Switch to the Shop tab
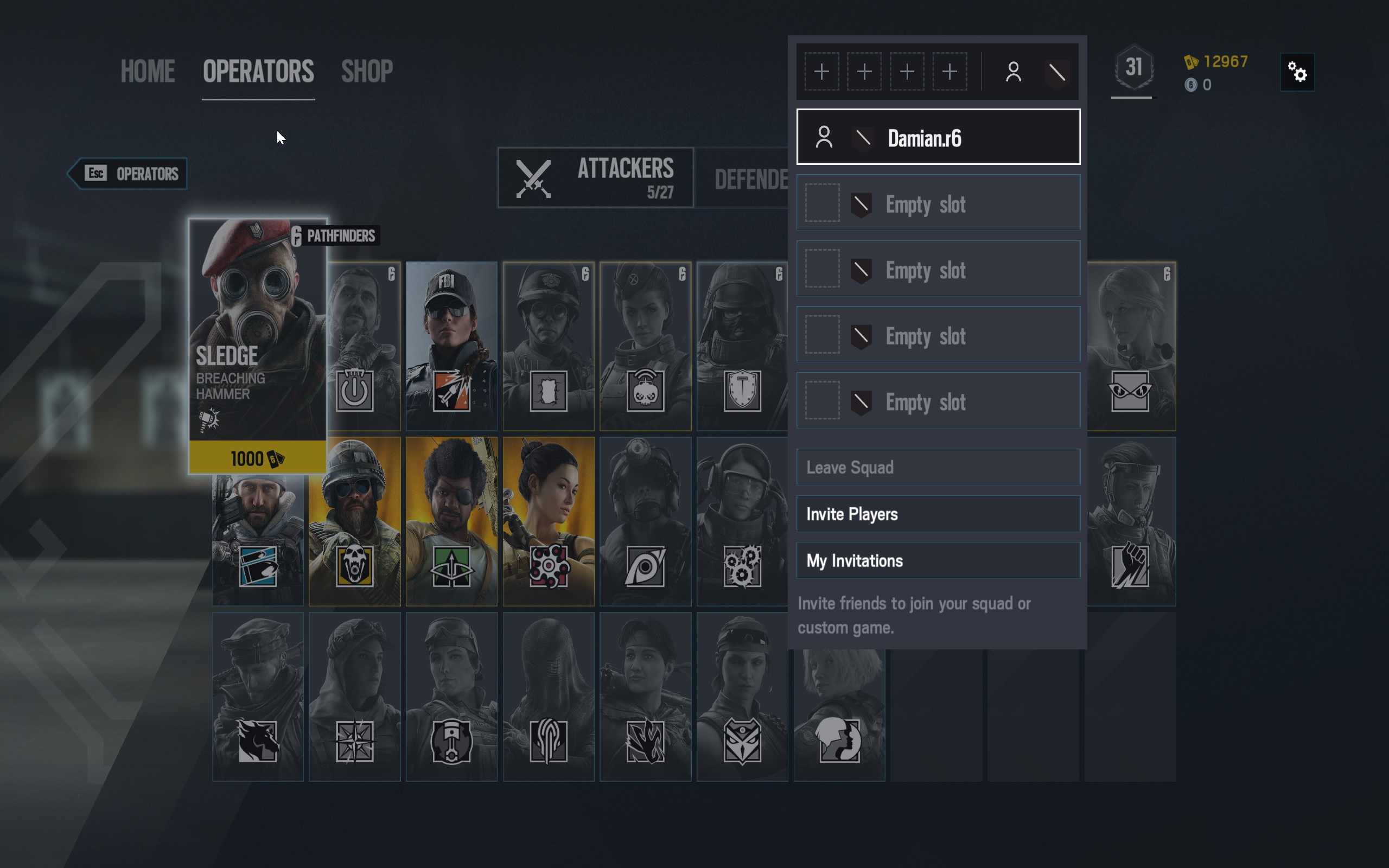The height and width of the screenshot is (868, 1389). tap(367, 72)
